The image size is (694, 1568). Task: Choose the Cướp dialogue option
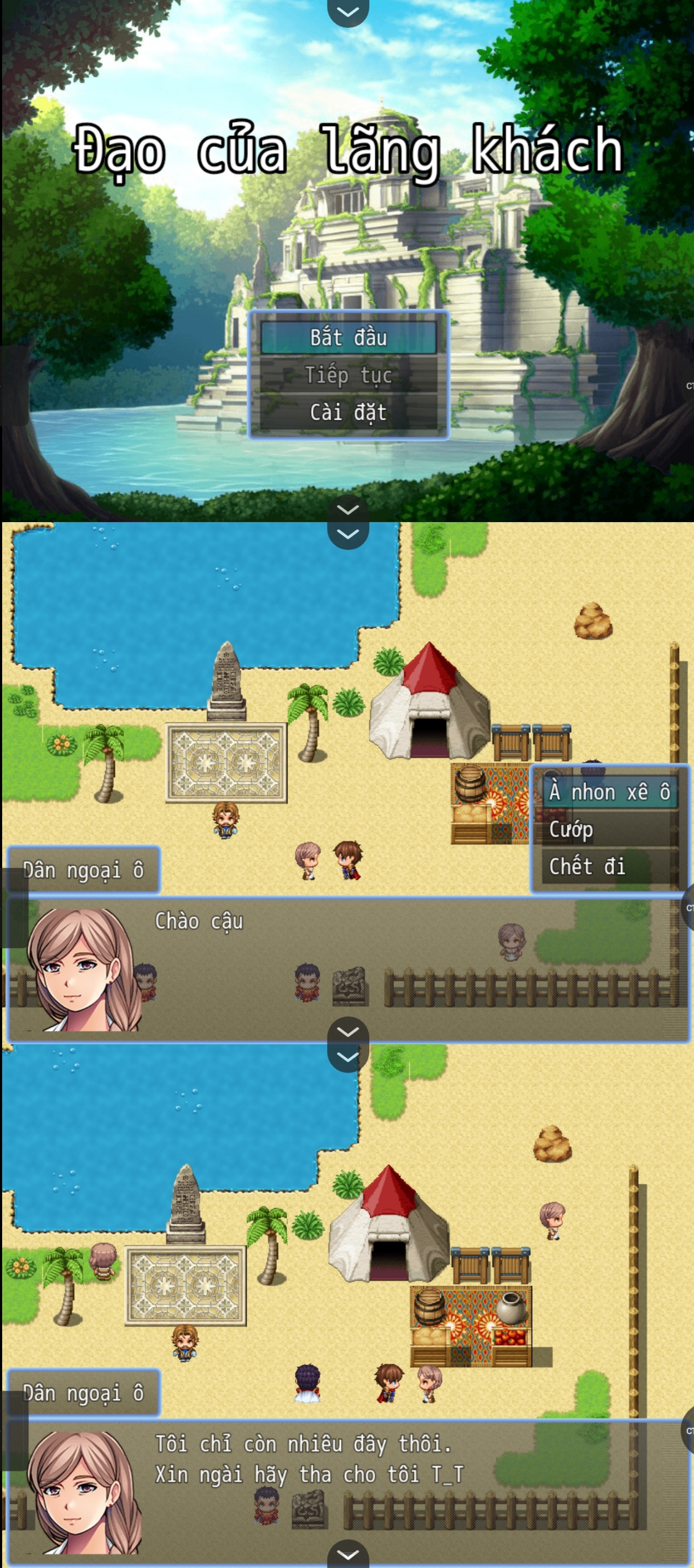coord(609,829)
